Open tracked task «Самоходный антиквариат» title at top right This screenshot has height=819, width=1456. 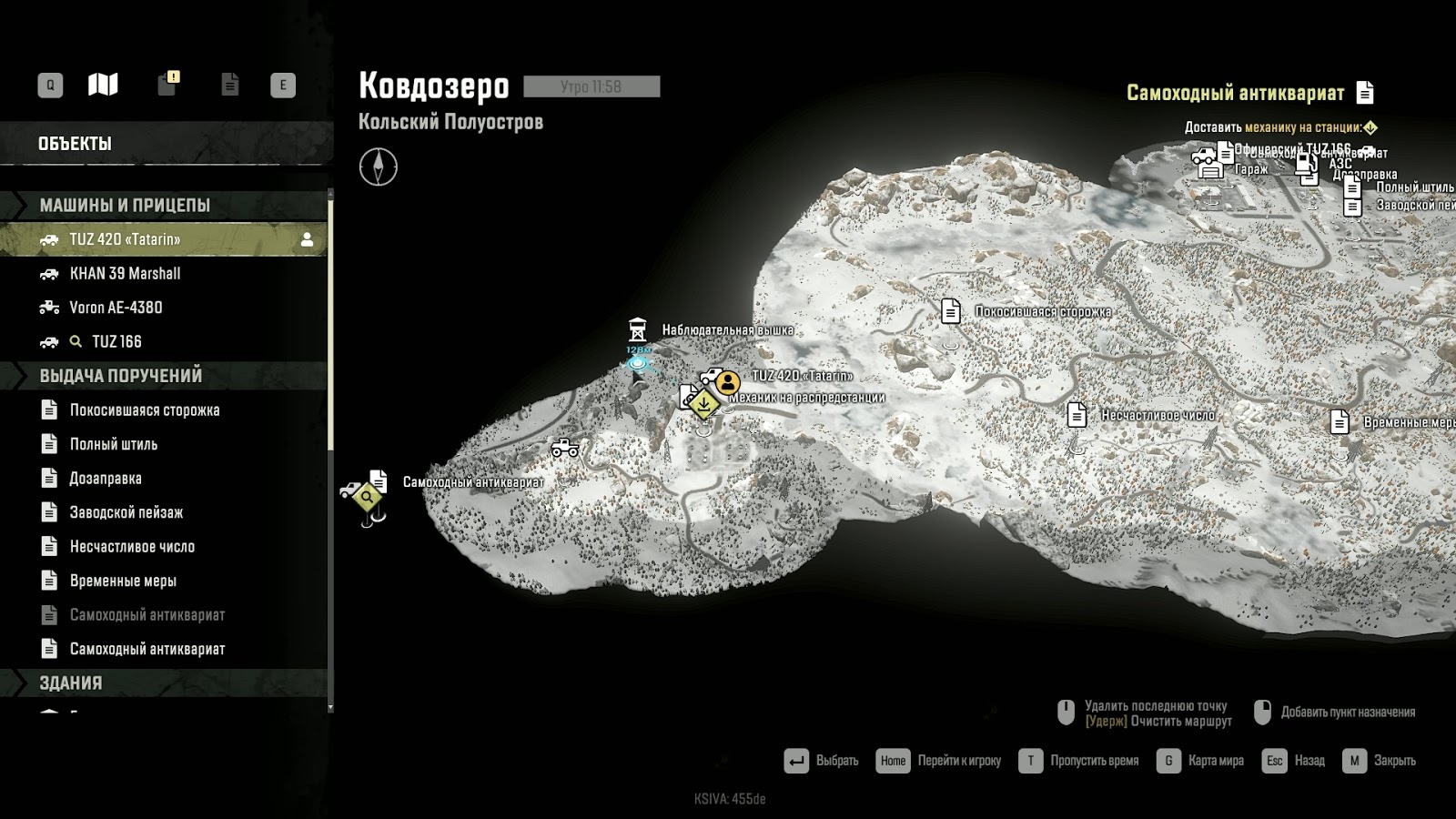1235,92
